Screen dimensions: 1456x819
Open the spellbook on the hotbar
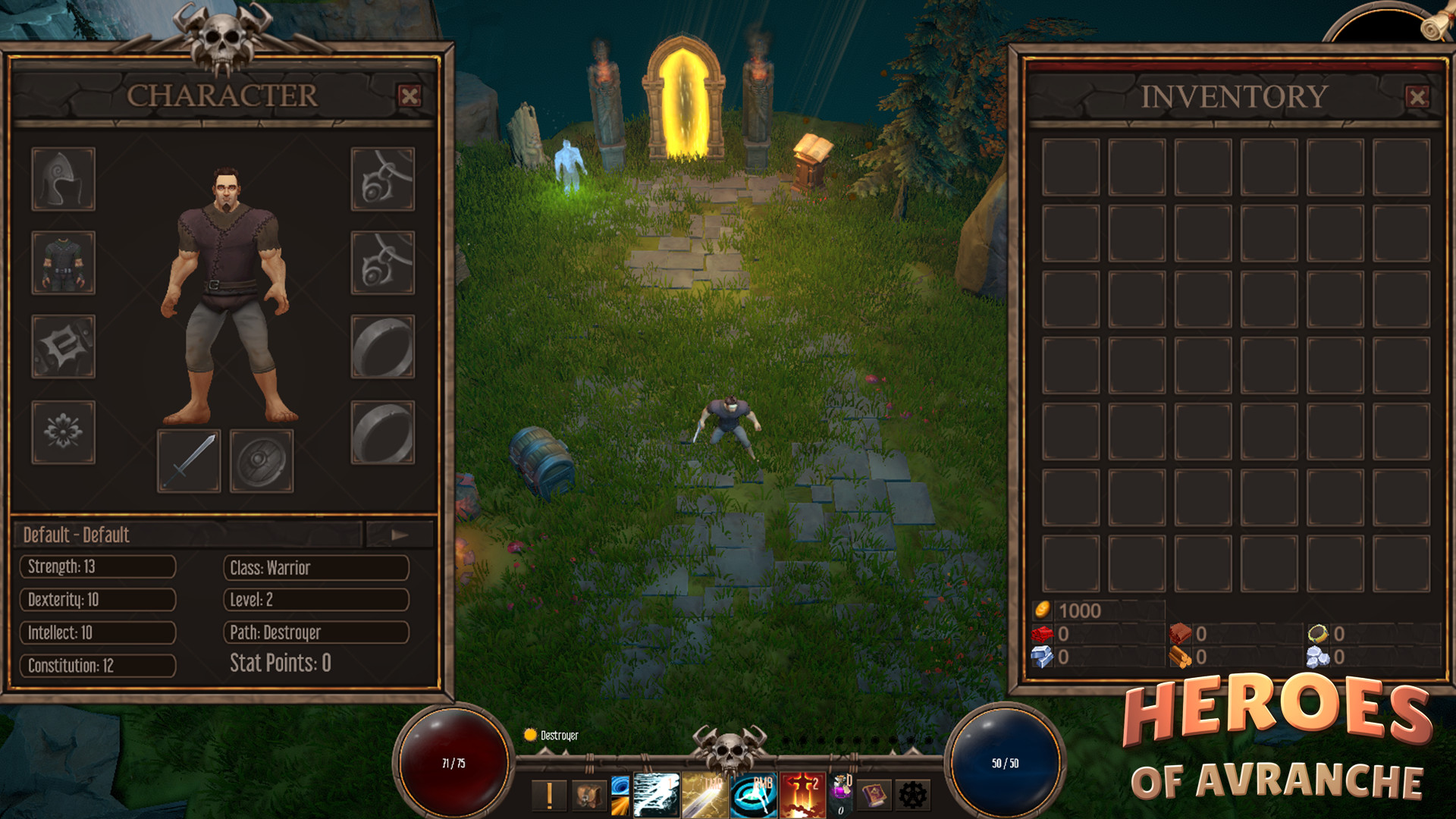[875, 795]
